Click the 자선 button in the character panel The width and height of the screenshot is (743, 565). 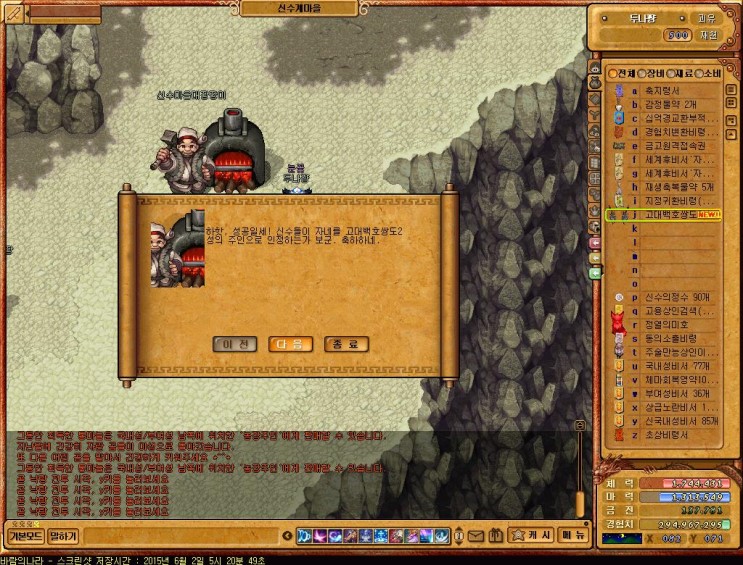[x=708, y=35]
